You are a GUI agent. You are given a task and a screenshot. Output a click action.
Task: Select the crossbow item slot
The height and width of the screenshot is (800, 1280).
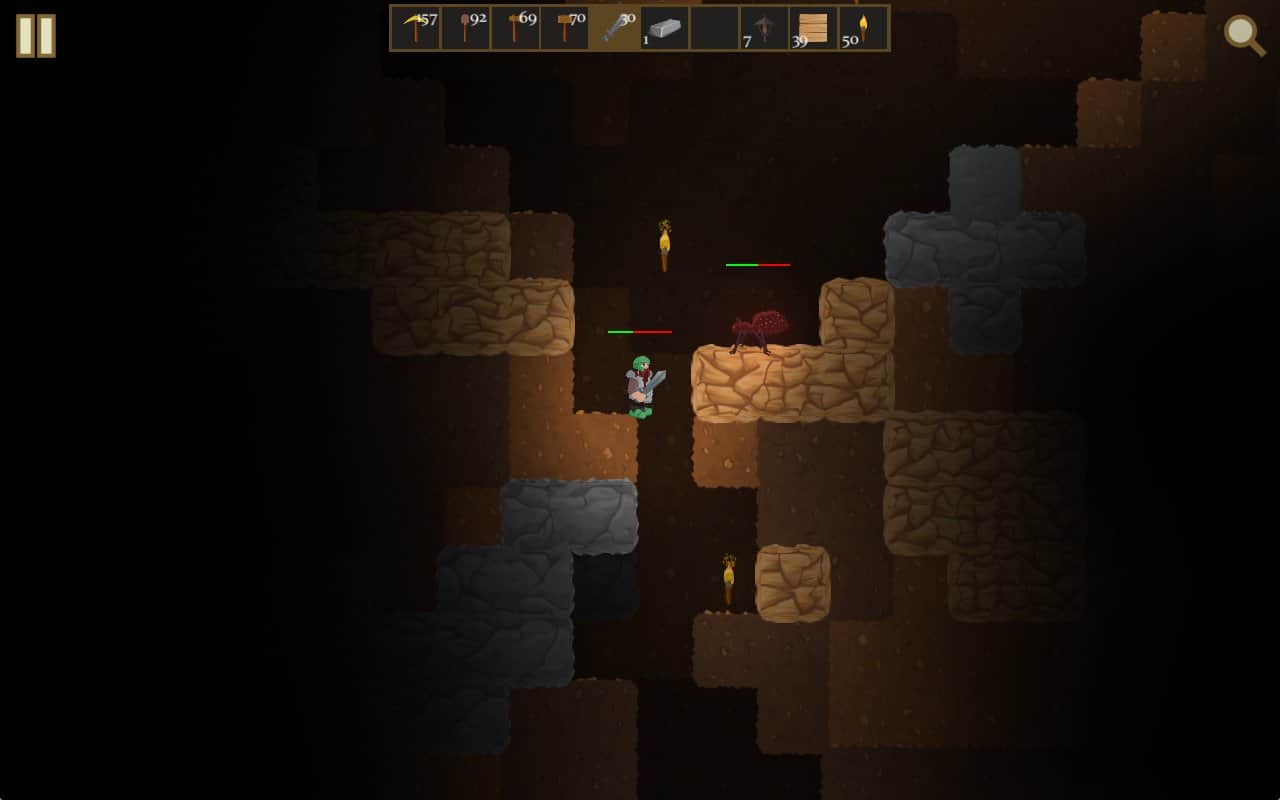click(x=764, y=28)
